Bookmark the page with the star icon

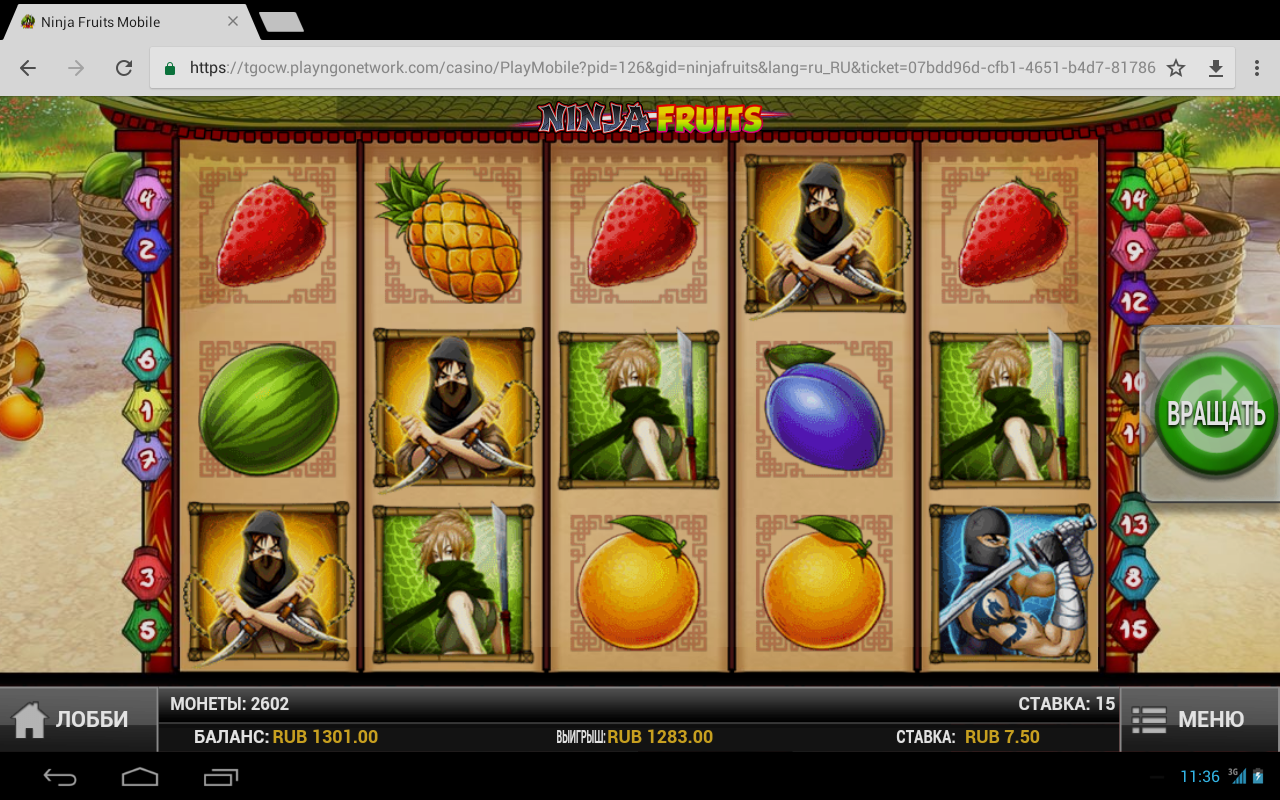click(1176, 67)
